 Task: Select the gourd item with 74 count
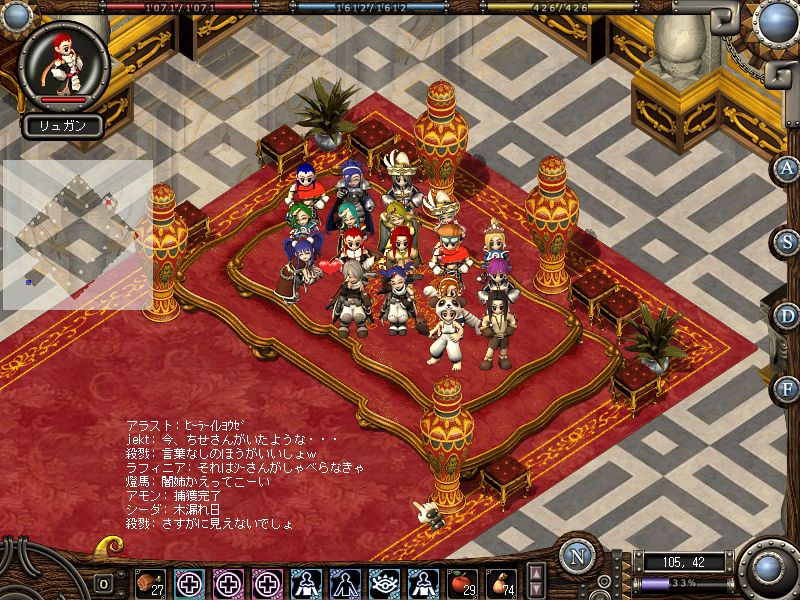point(501,581)
